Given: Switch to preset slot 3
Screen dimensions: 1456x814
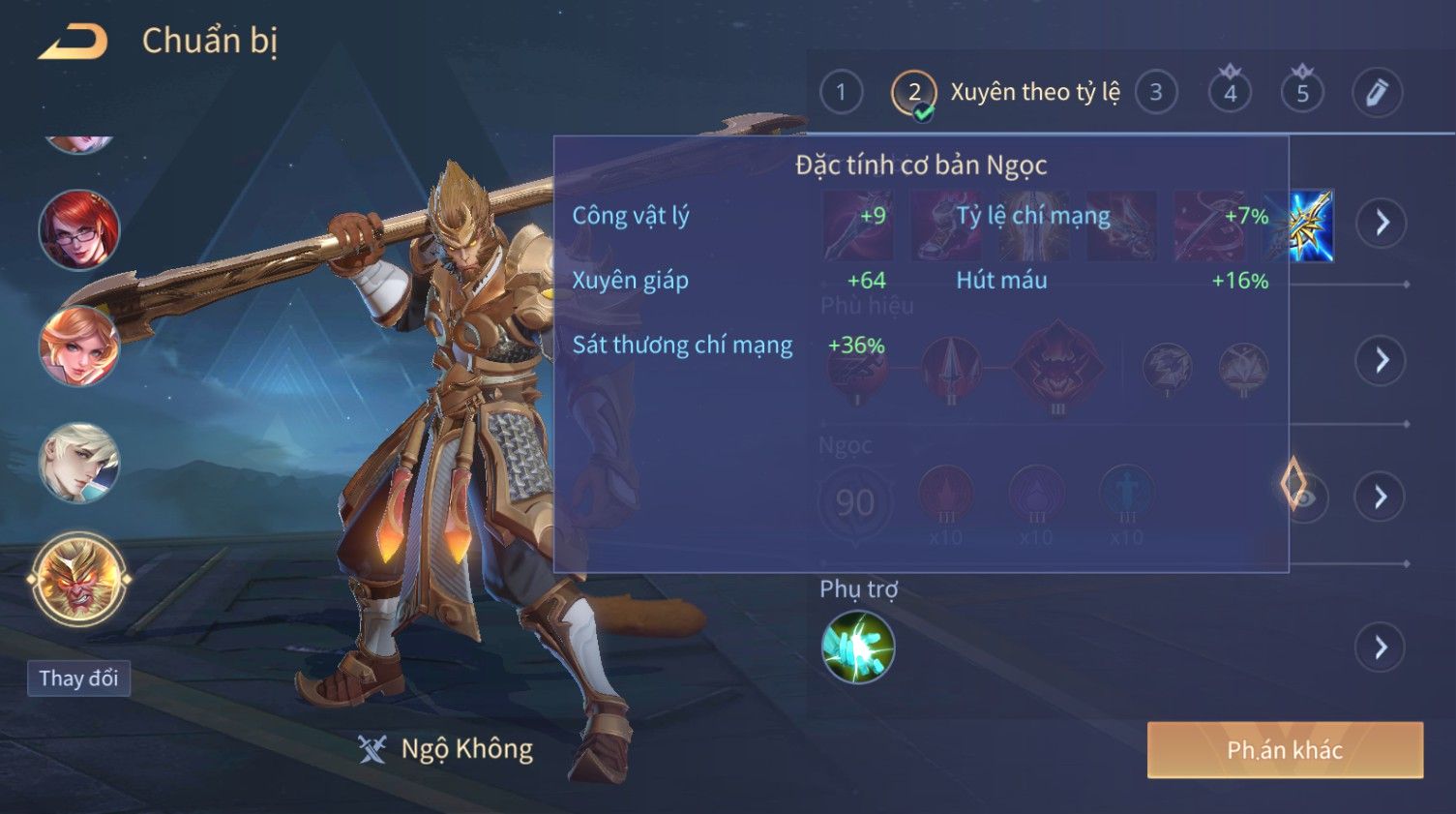Looking at the screenshot, I should [1155, 93].
